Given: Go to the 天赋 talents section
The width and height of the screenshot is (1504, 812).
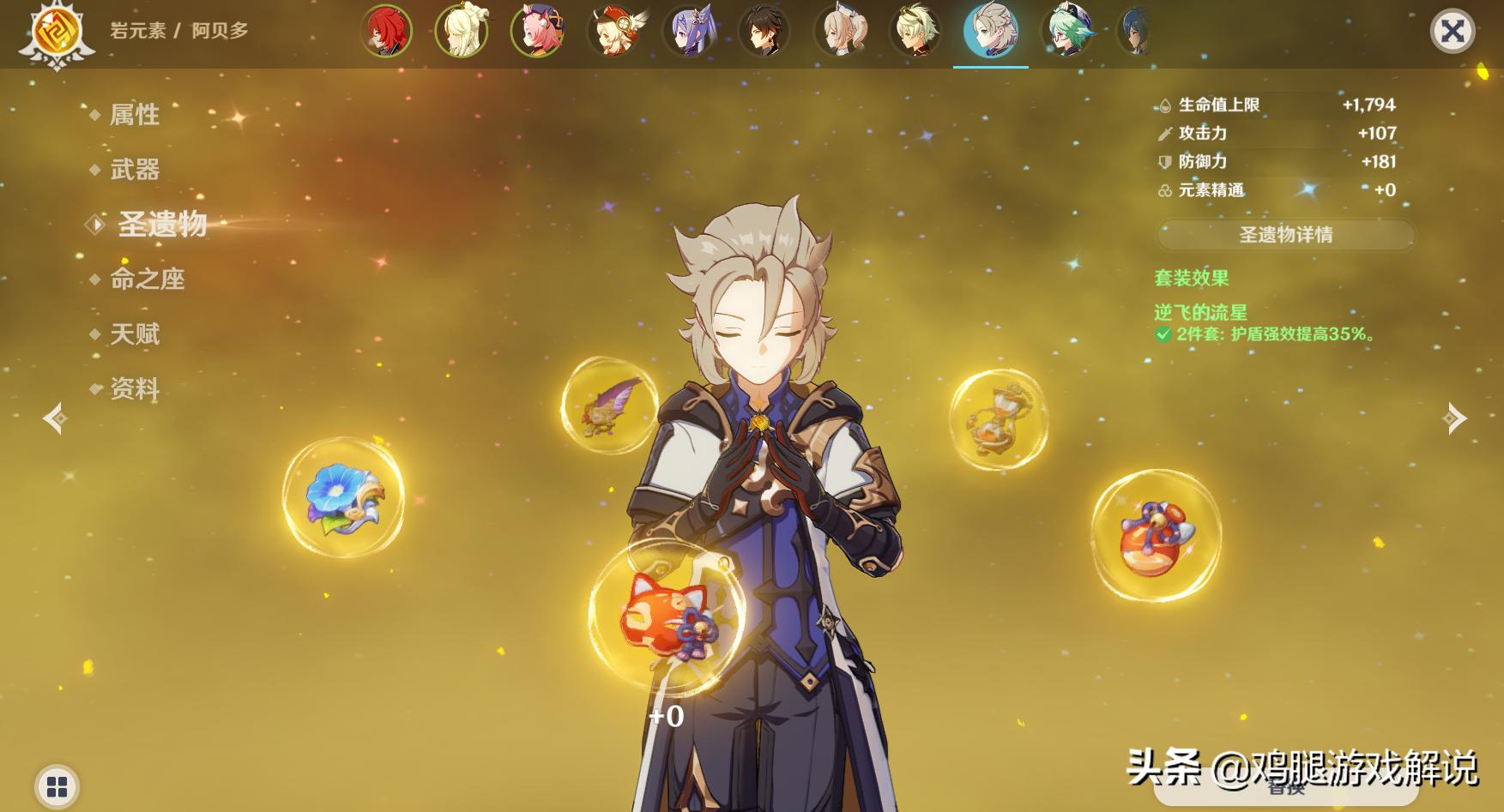Looking at the screenshot, I should [x=135, y=334].
